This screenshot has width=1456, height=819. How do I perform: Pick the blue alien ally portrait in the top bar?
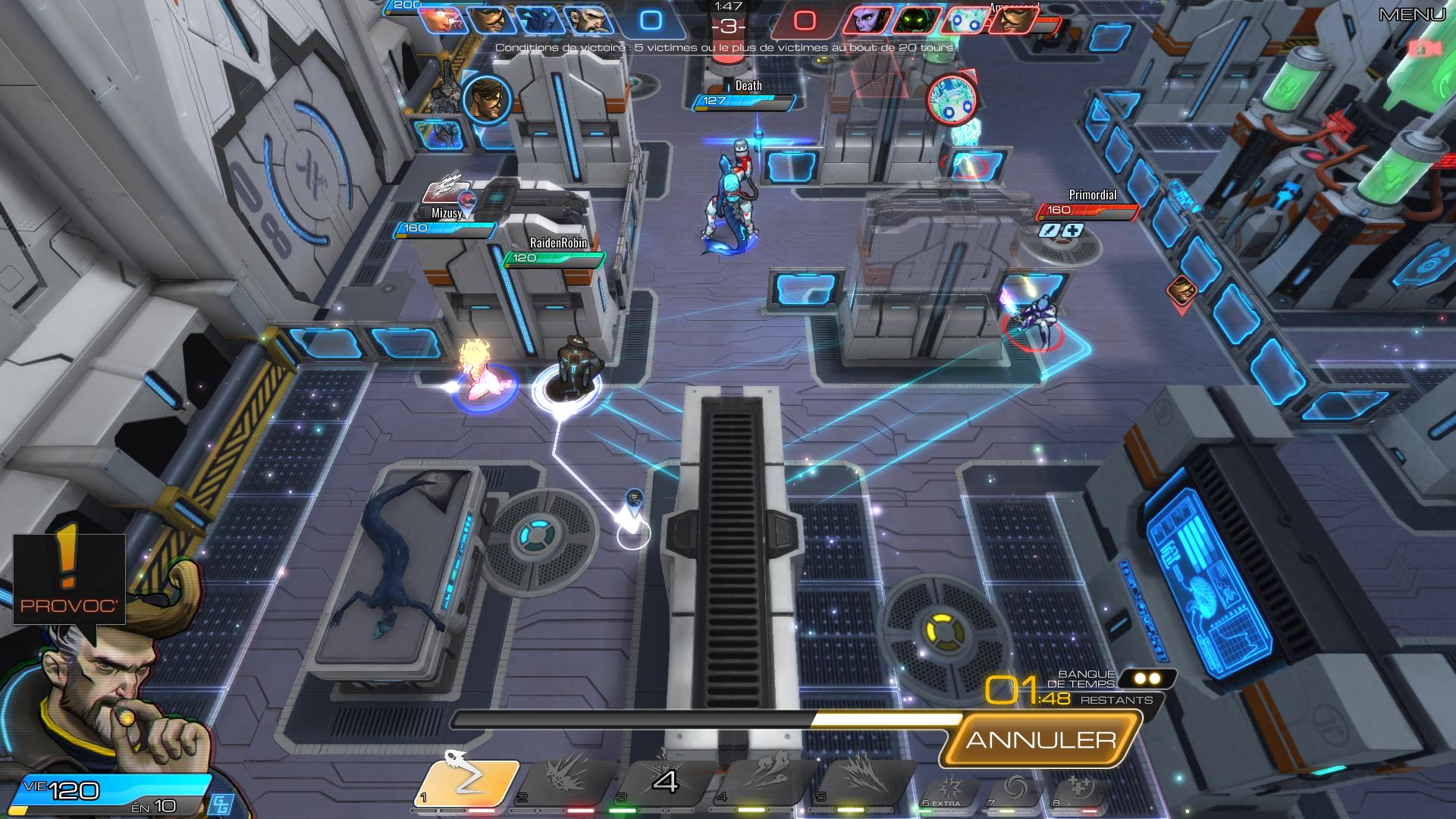click(538, 20)
